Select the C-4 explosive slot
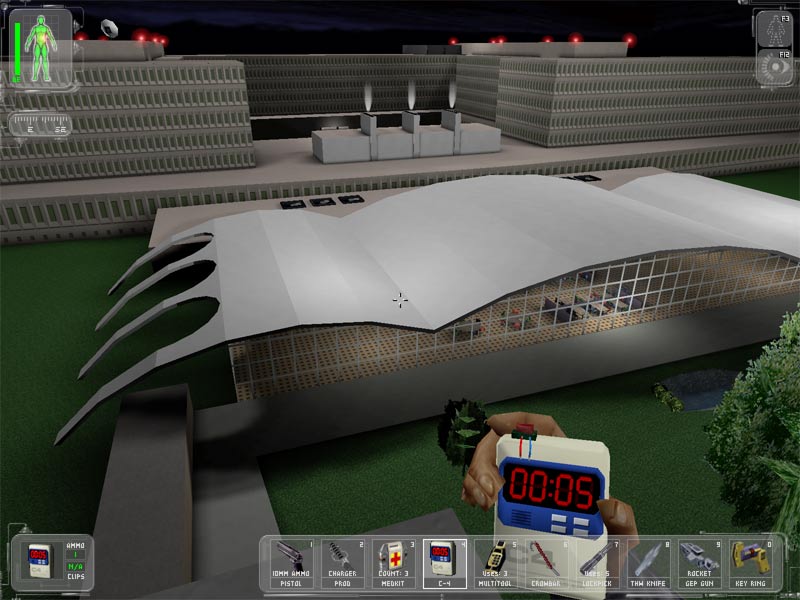 click(444, 563)
